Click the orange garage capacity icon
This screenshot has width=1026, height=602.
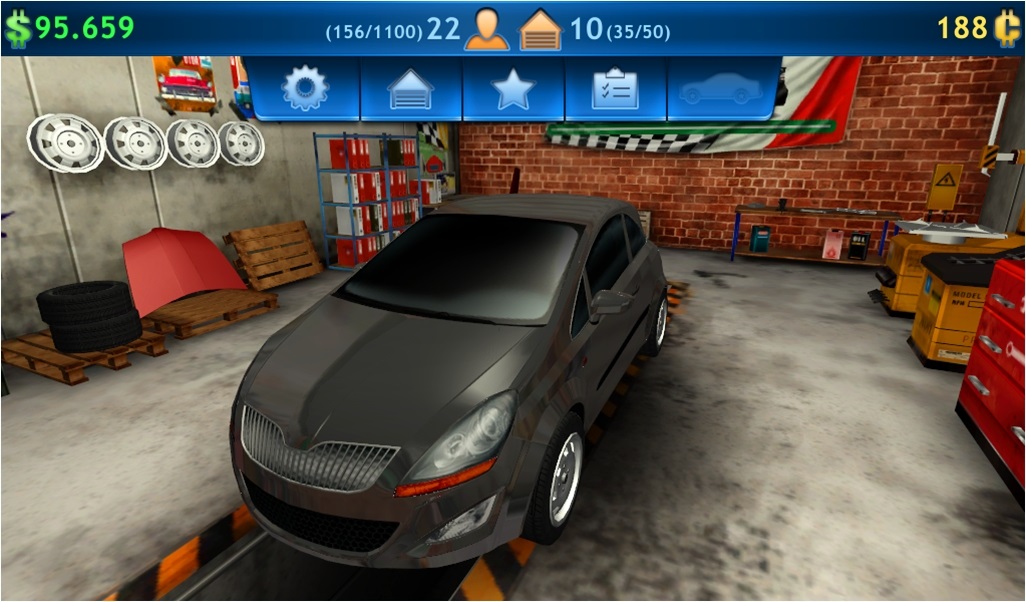540,29
